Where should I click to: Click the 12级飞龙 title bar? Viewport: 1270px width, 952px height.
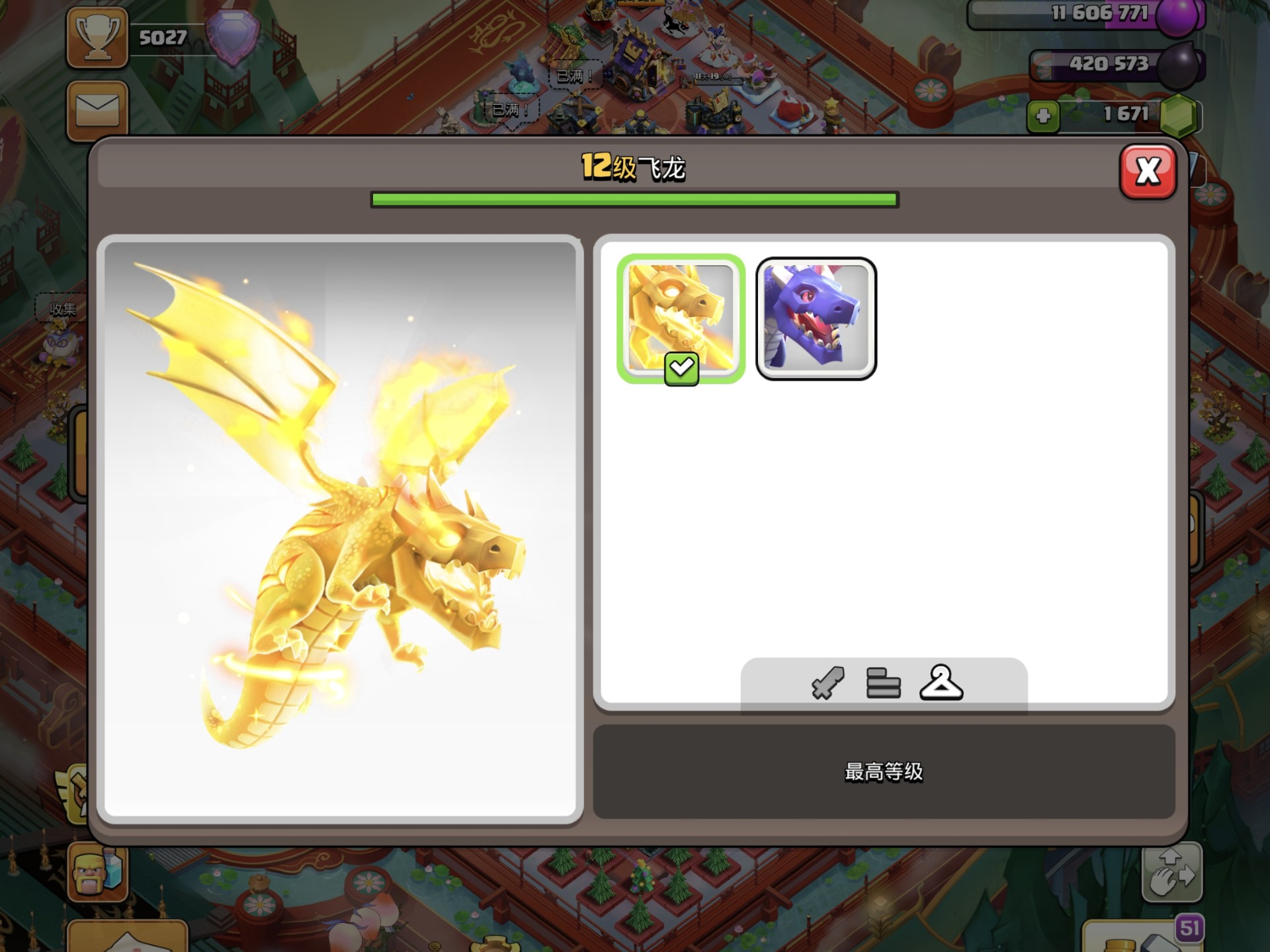(635, 168)
